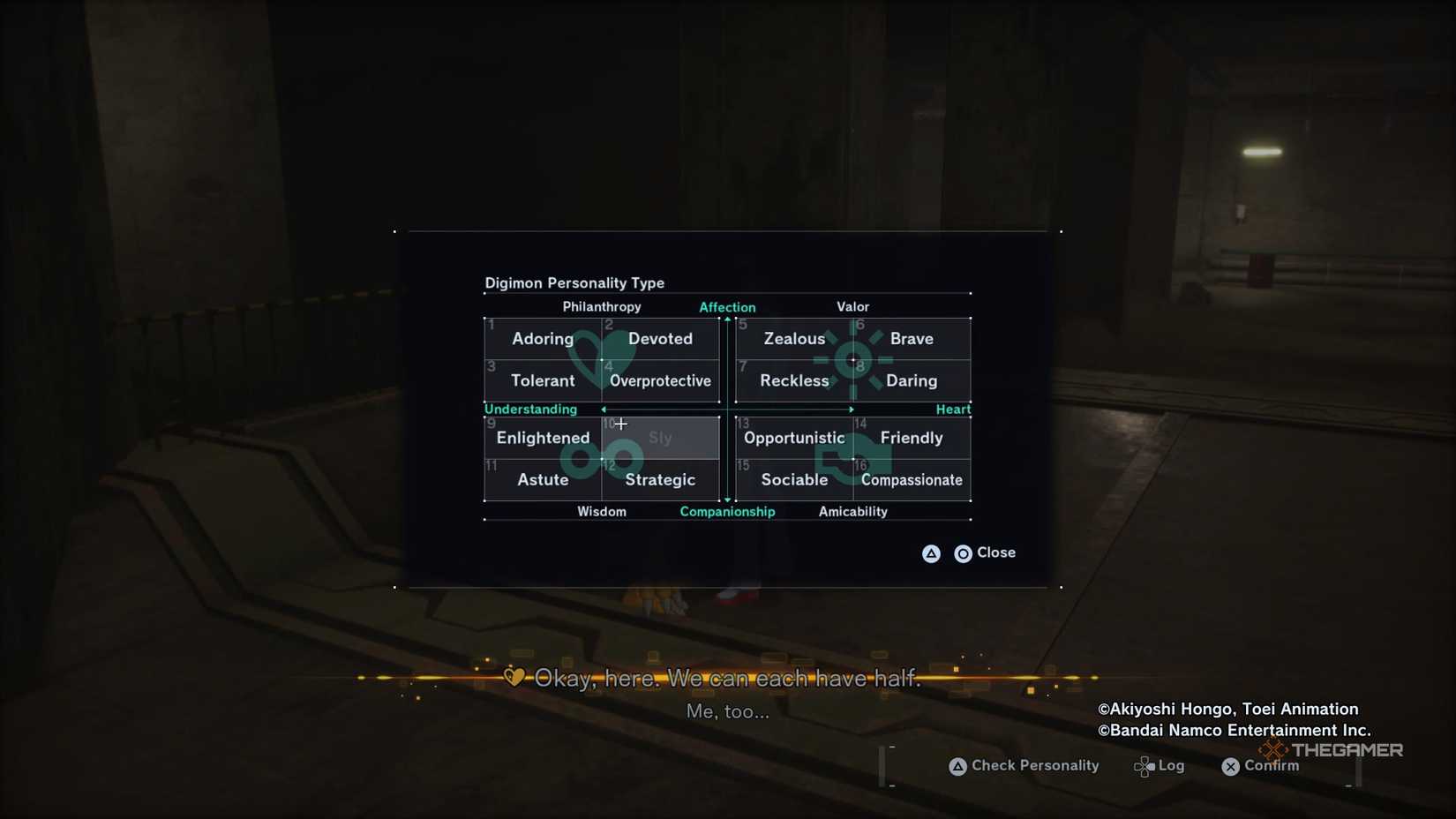Click the highlighted Sly personality cell
1456x819 pixels.
(x=660, y=438)
